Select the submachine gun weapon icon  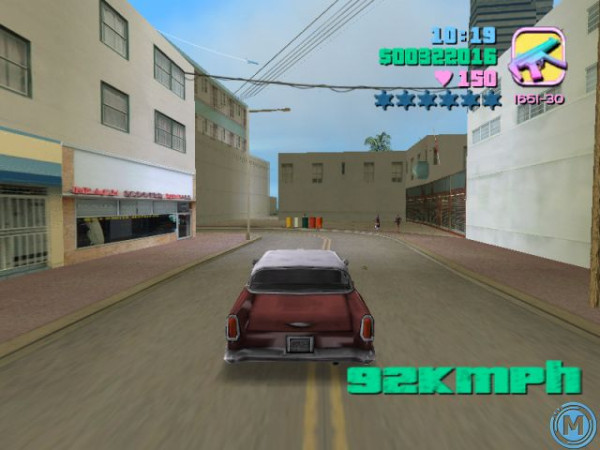[537, 58]
